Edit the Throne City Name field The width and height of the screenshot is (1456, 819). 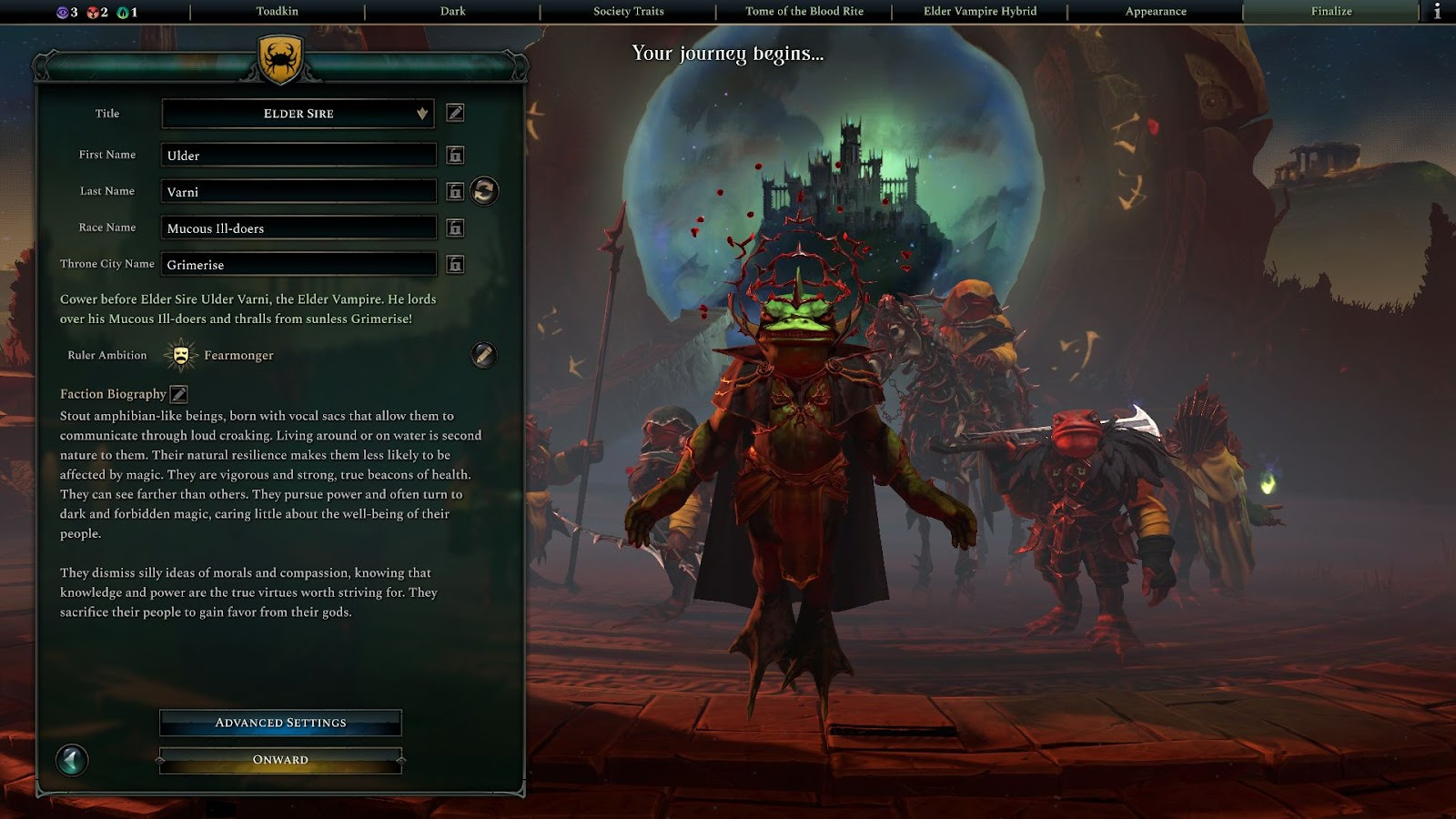click(x=298, y=265)
